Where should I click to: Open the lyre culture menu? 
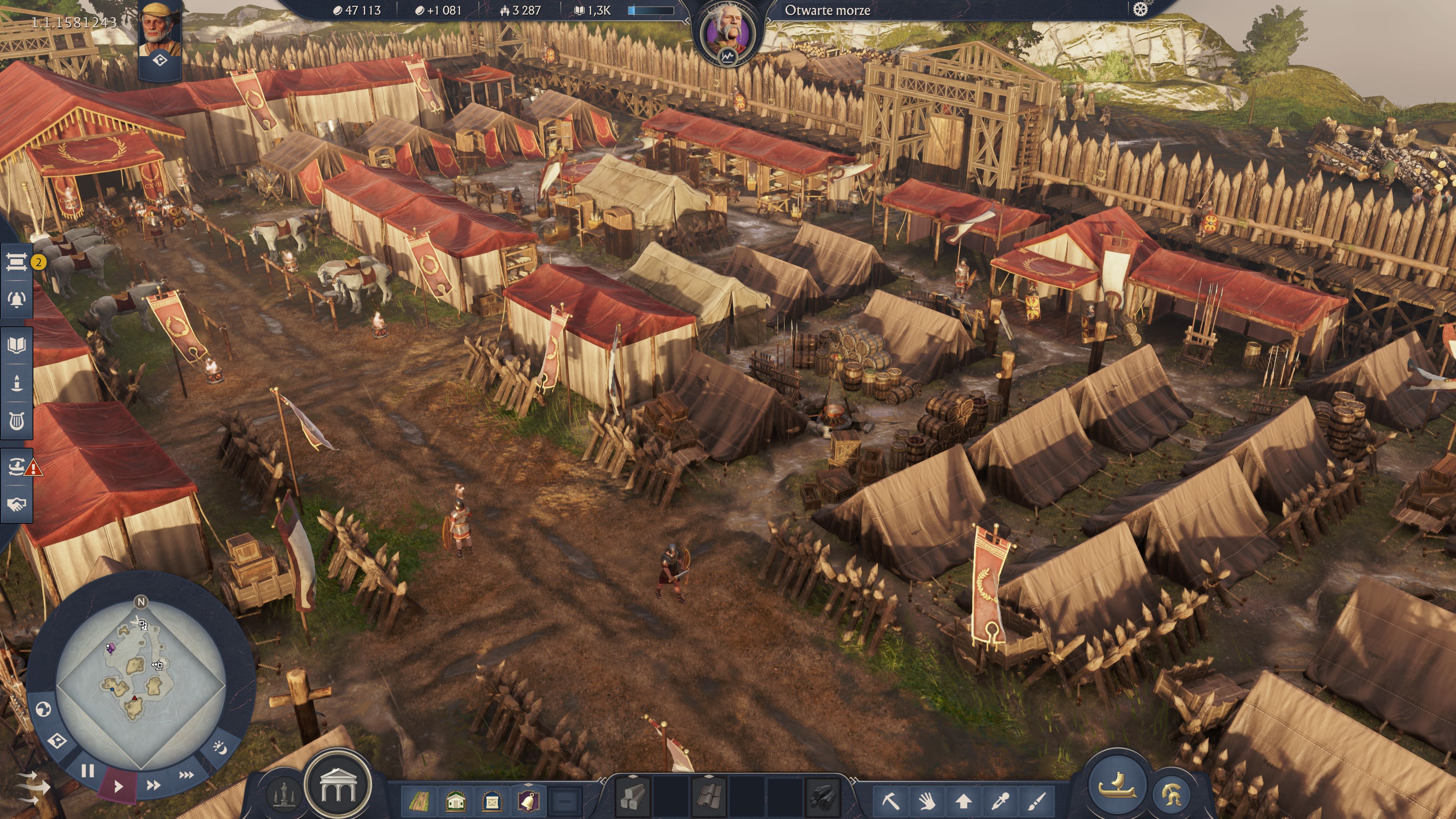pyautogui.click(x=16, y=420)
